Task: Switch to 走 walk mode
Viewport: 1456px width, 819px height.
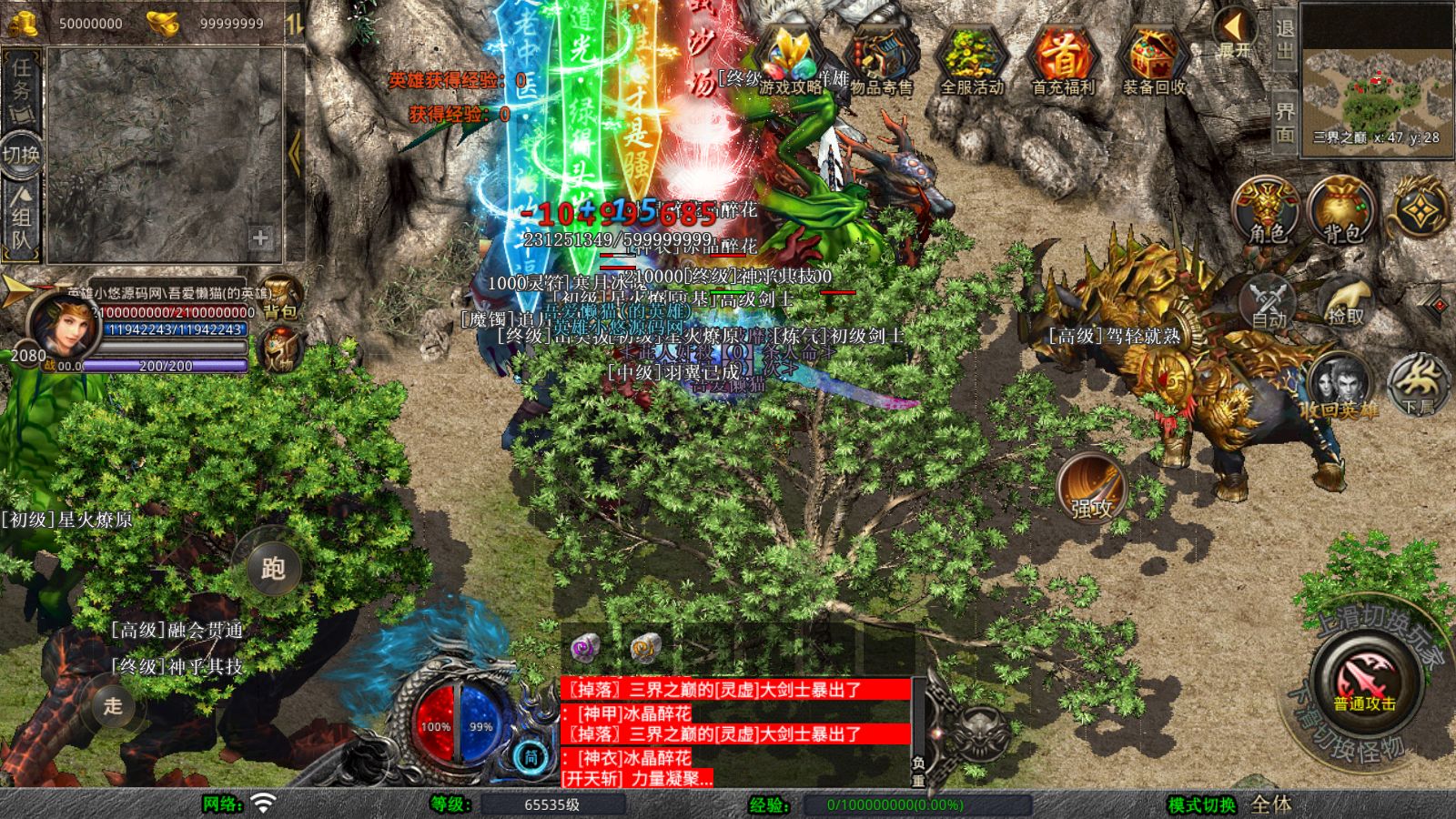Action: [113, 705]
